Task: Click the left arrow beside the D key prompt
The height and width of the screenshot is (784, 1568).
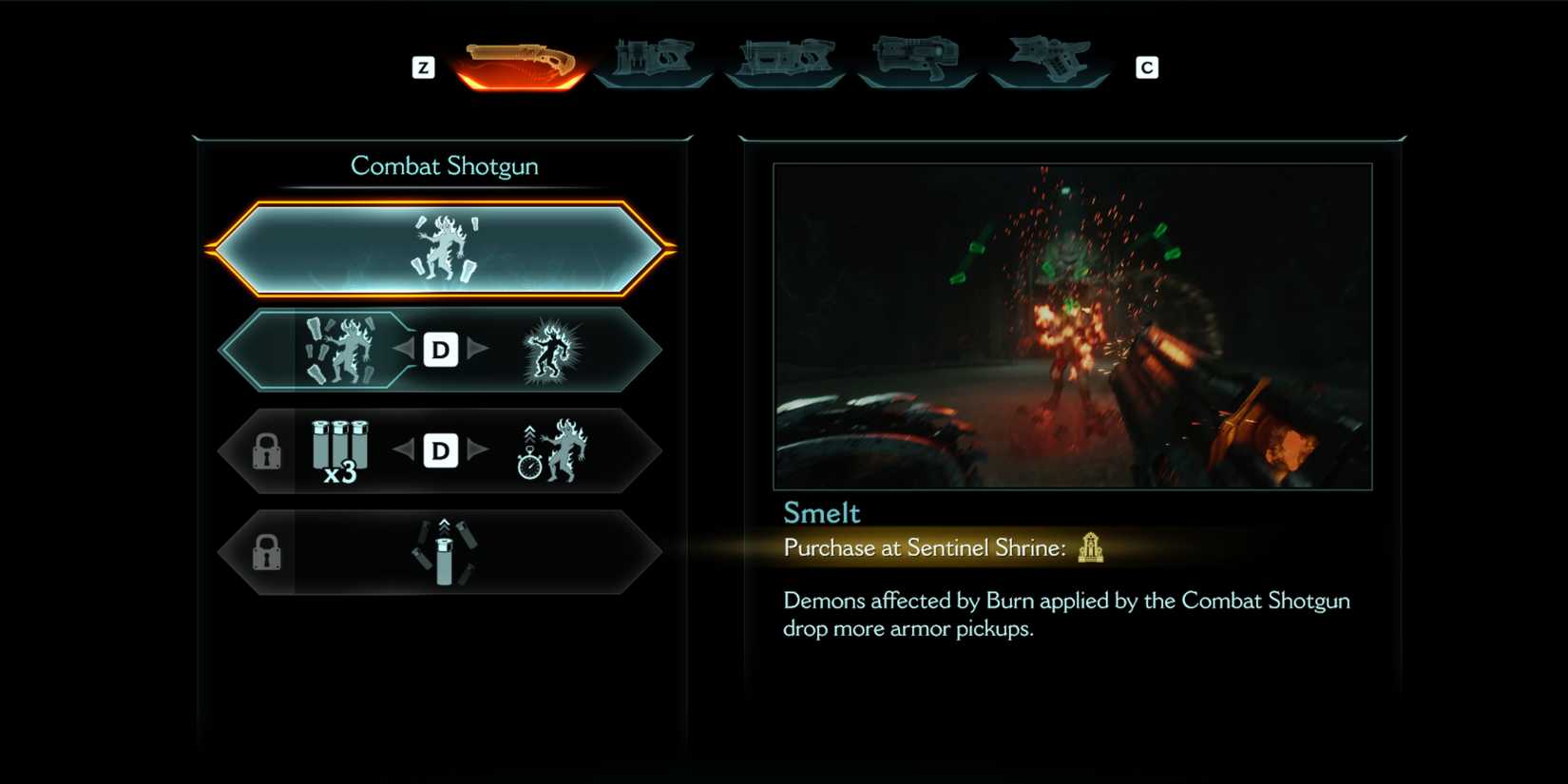Action: coord(405,350)
